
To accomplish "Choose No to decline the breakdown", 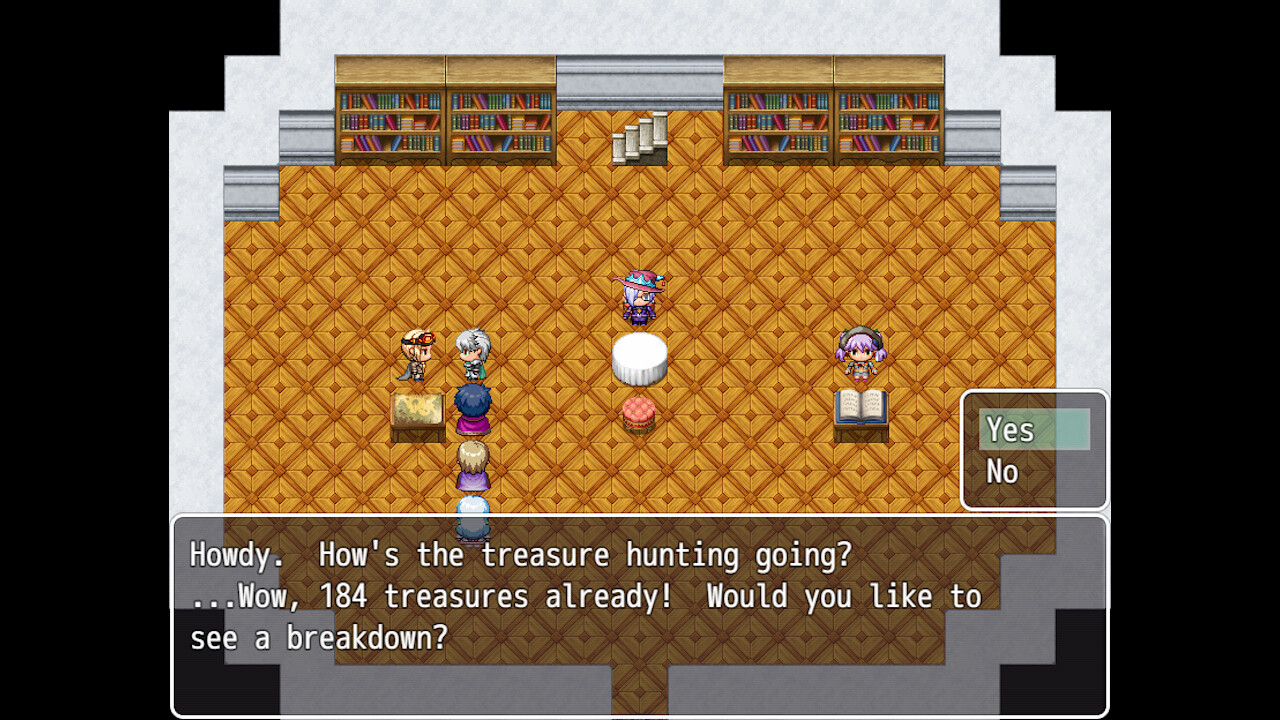I will click(x=1001, y=471).
